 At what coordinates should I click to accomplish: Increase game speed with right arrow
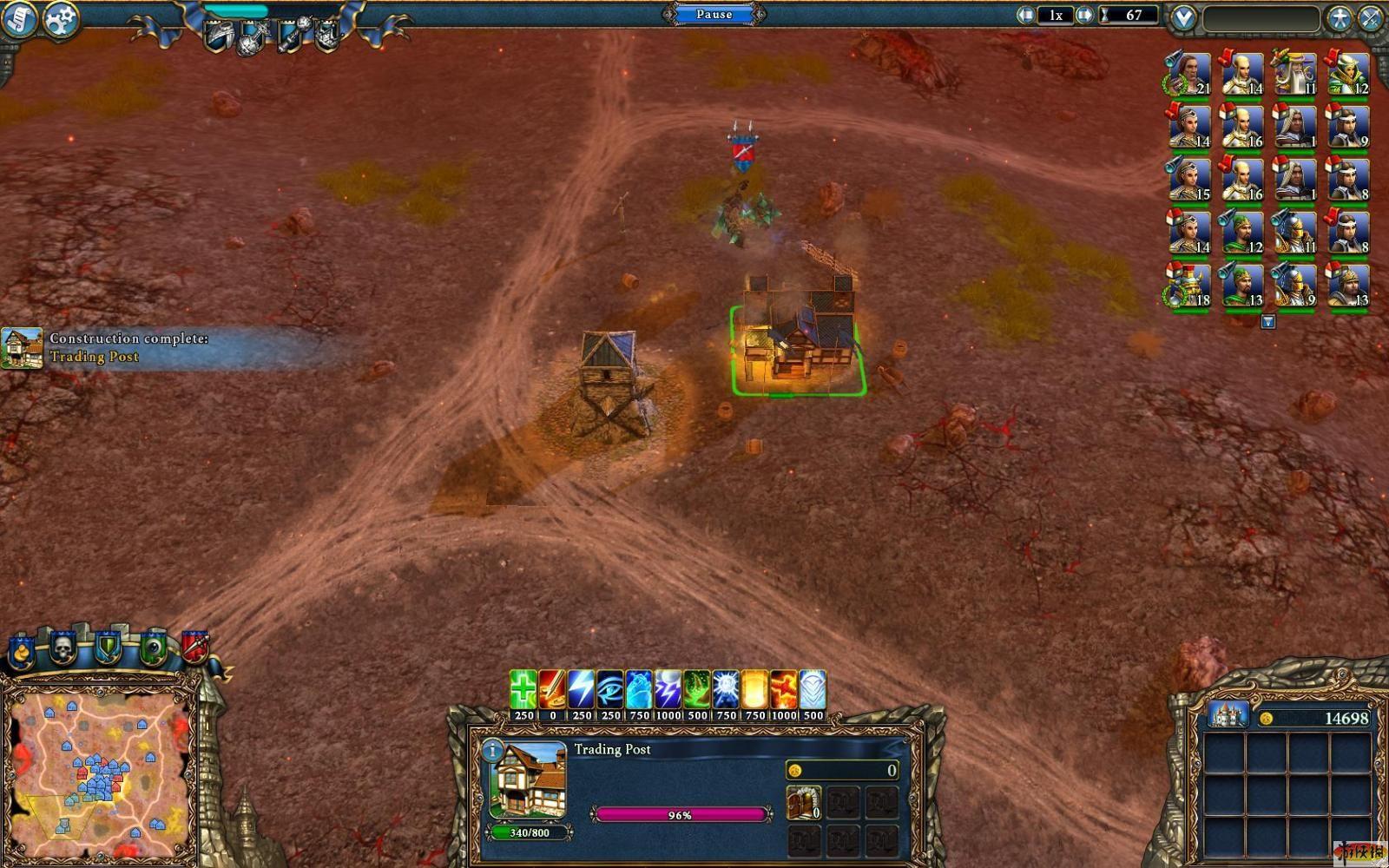[1084, 15]
